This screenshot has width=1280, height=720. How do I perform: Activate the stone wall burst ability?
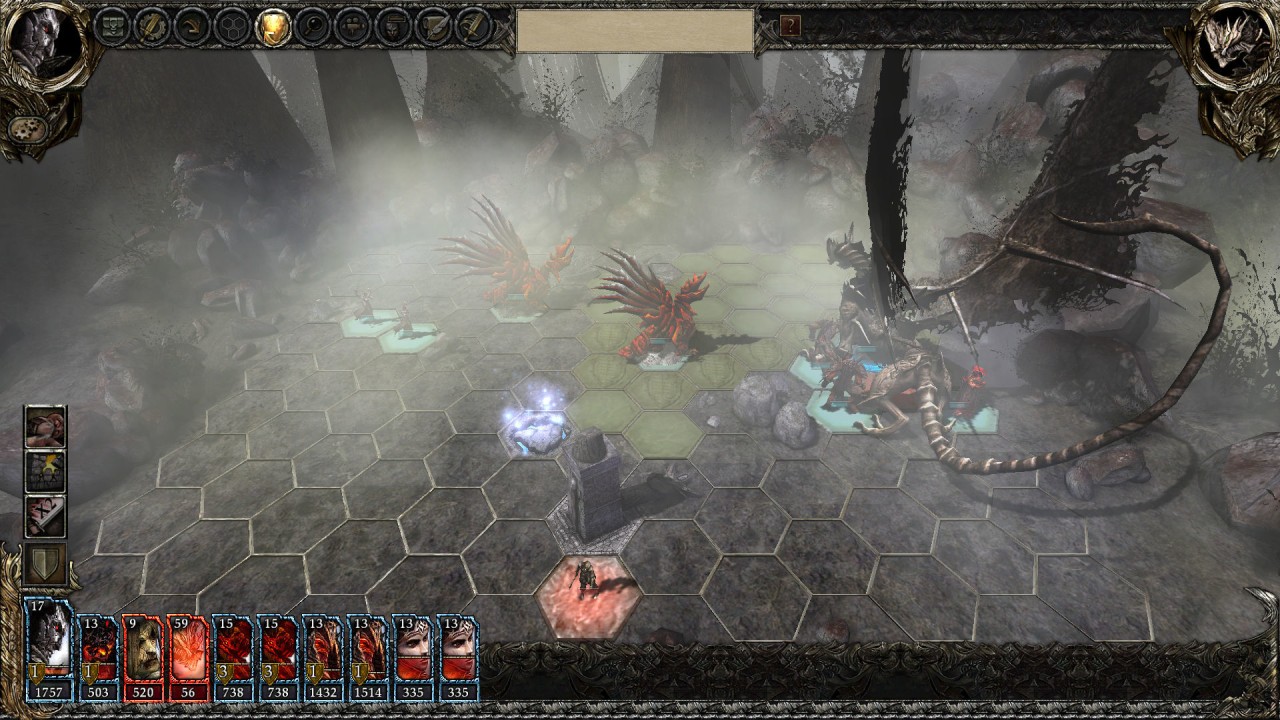pos(46,472)
